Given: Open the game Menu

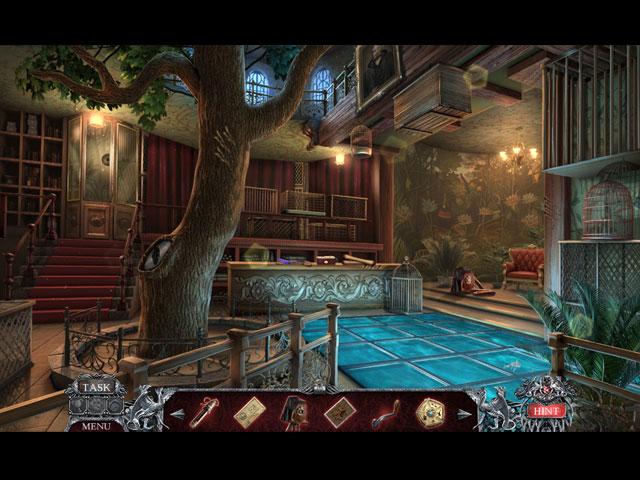Looking at the screenshot, I should point(97,425).
